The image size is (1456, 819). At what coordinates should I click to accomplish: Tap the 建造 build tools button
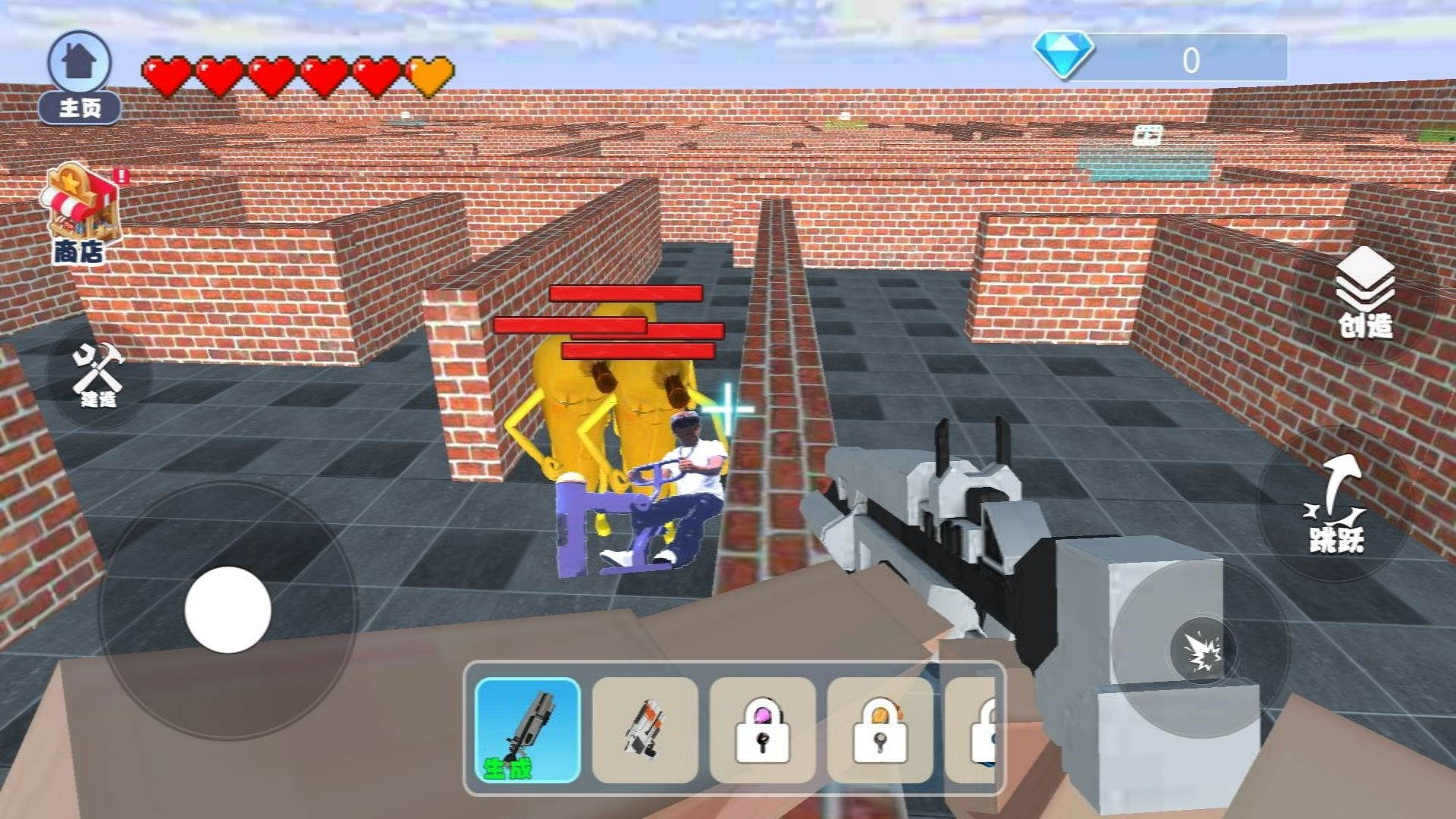pyautogui.click(x=99, y=375)
